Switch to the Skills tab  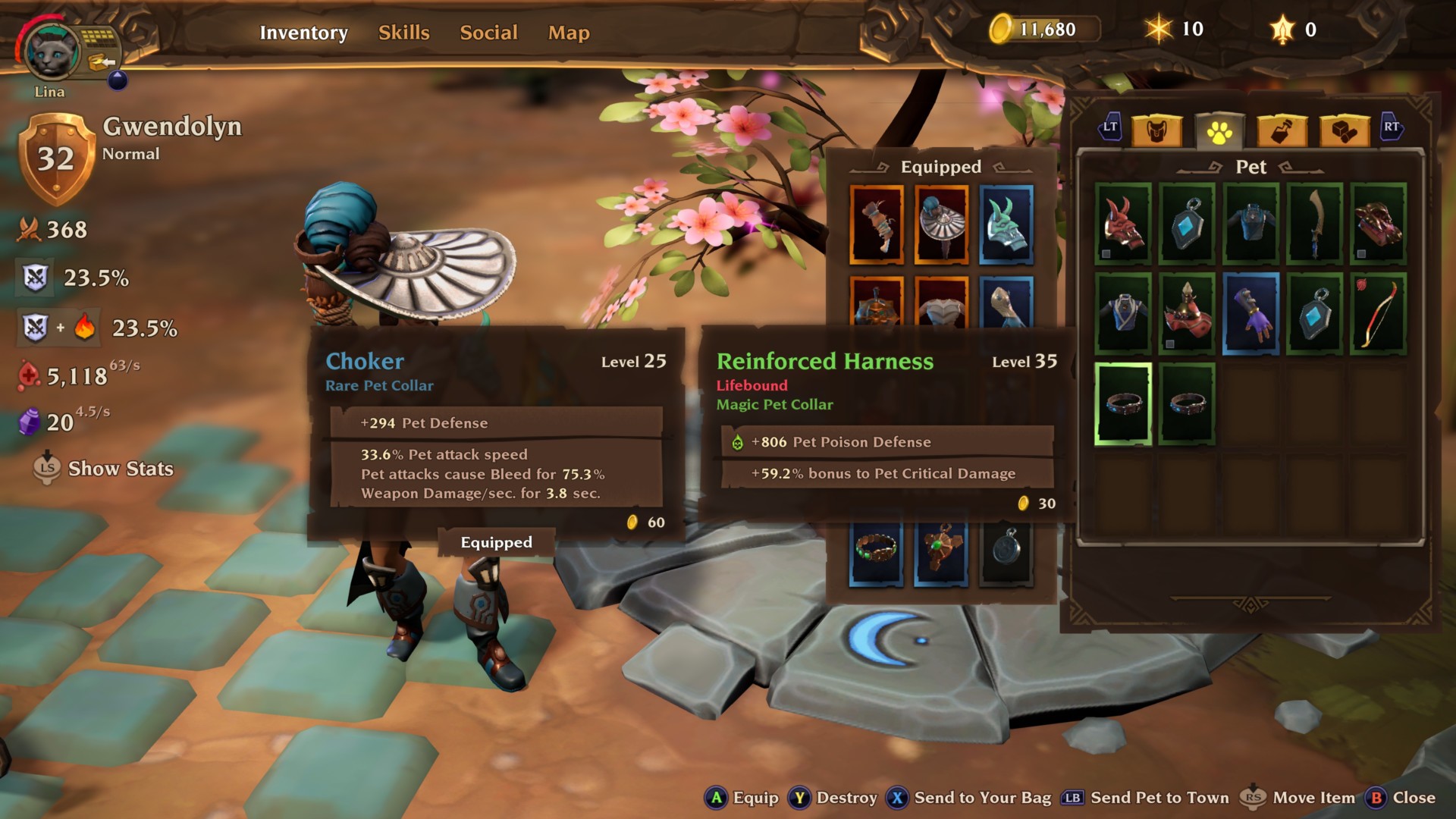tap(403, 33)
